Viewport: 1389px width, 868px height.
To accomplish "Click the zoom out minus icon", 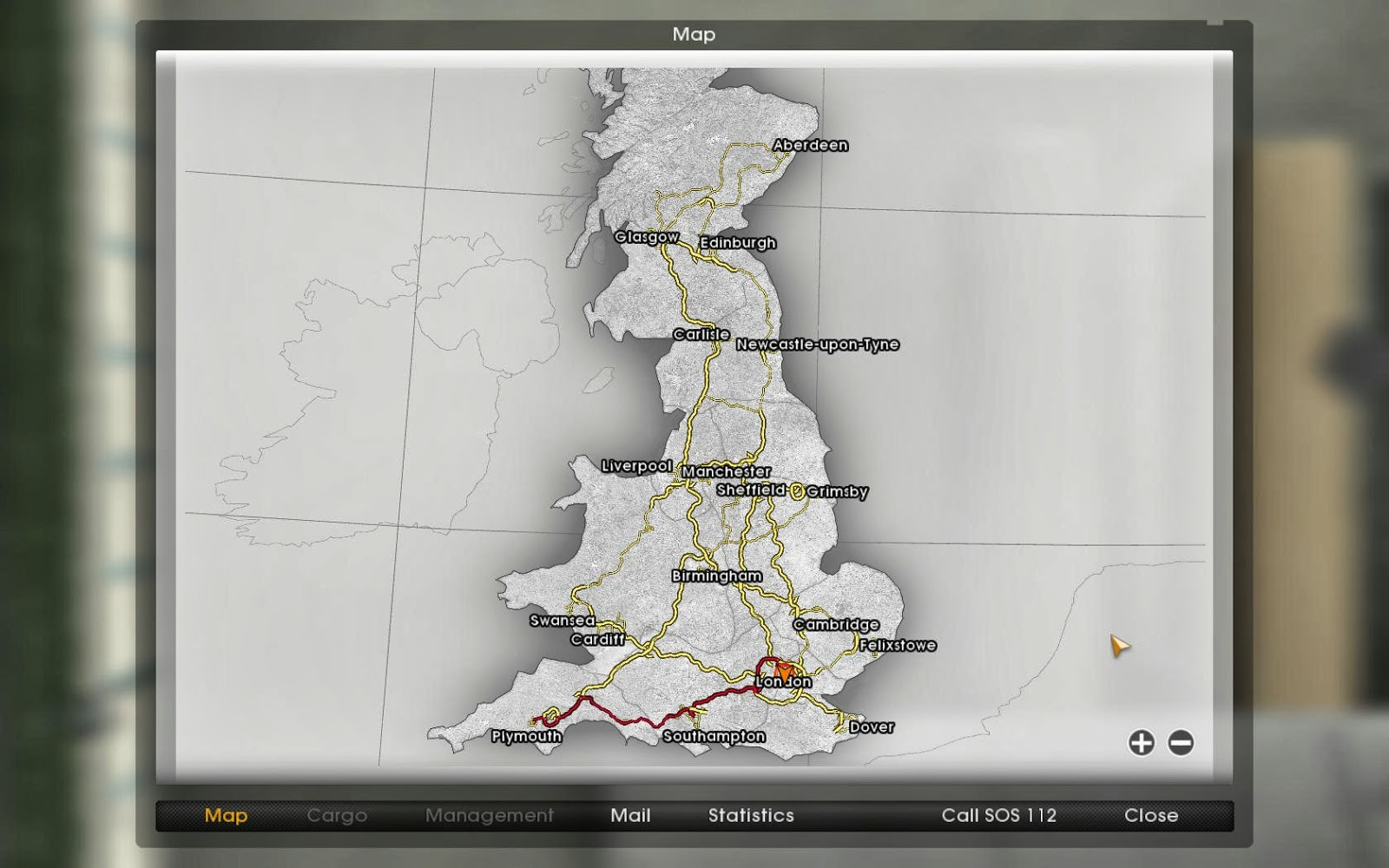I will click(x=1181, y=744).
